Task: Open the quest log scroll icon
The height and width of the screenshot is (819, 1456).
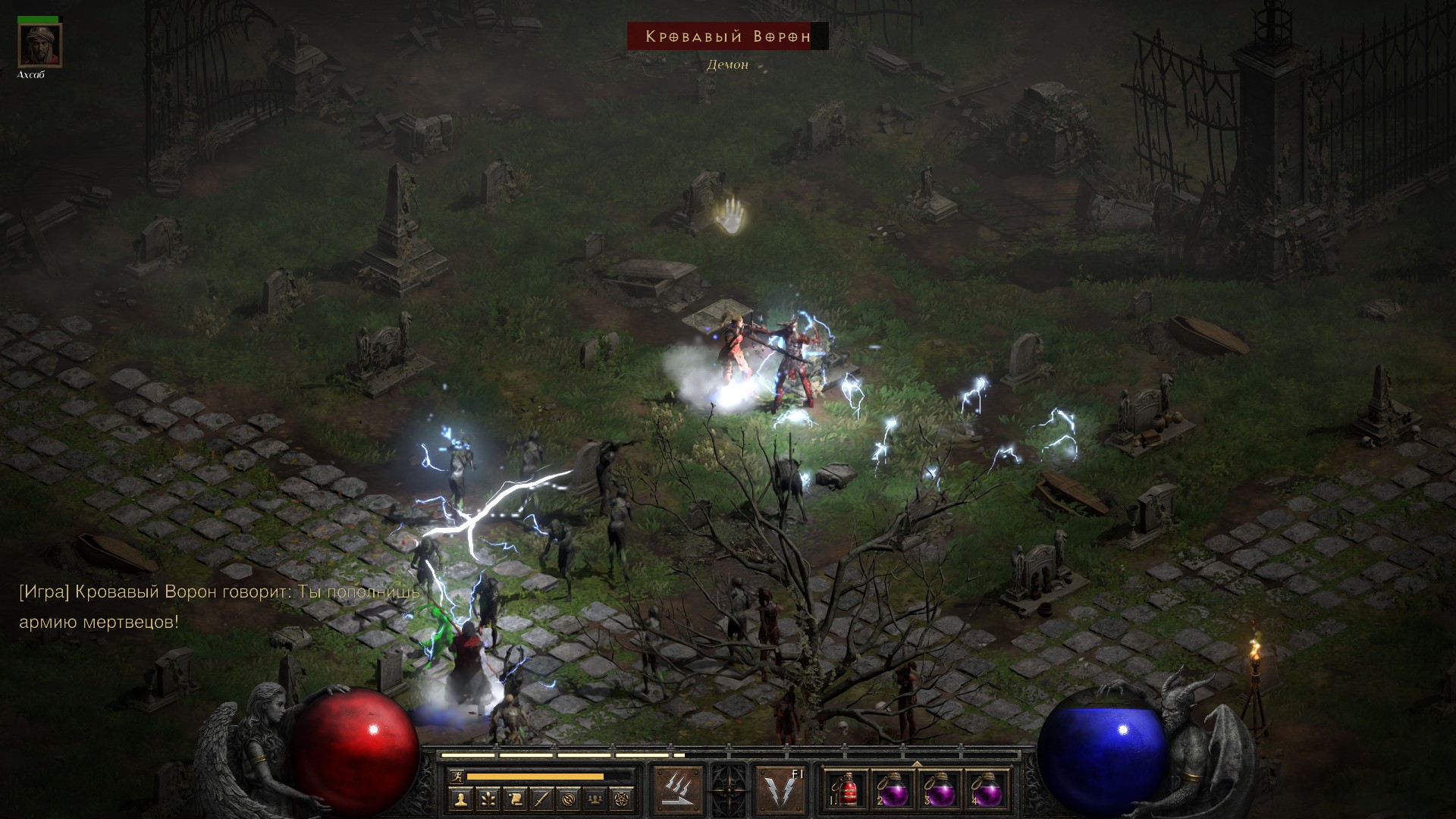Action: coord(515,799)
